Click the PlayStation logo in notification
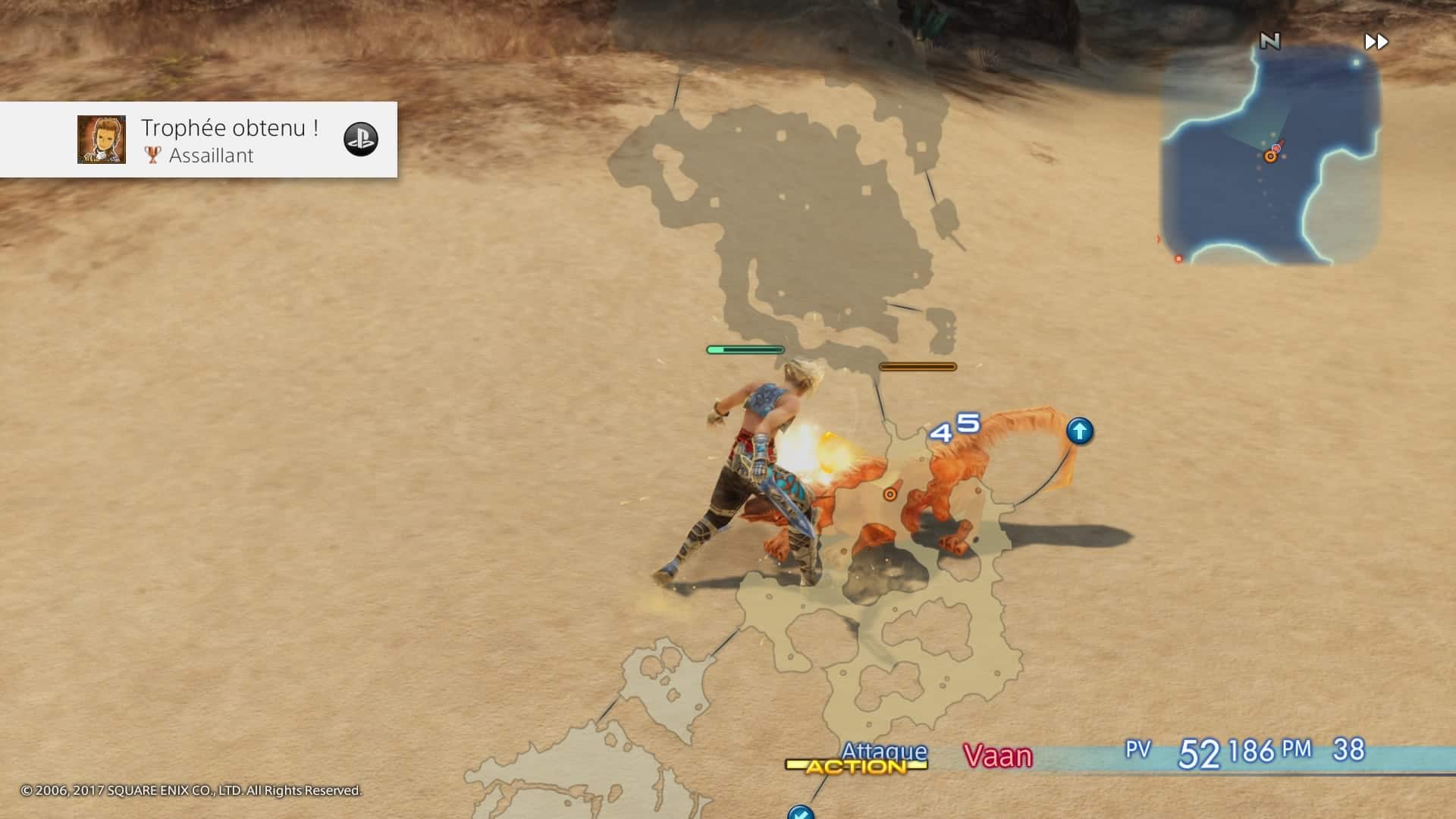This screenshot has width=1456, height=819. 361,140
